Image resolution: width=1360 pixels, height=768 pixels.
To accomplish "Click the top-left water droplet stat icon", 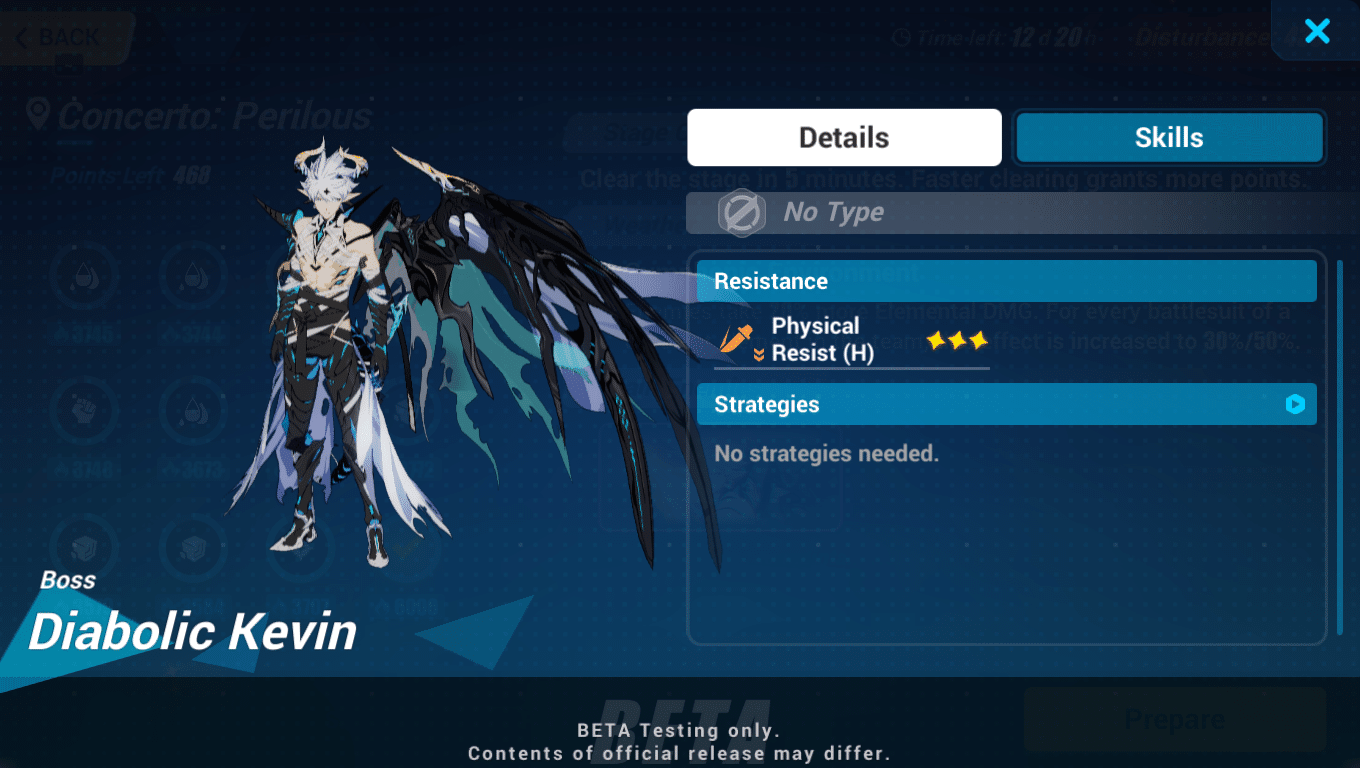I will 85,277.
